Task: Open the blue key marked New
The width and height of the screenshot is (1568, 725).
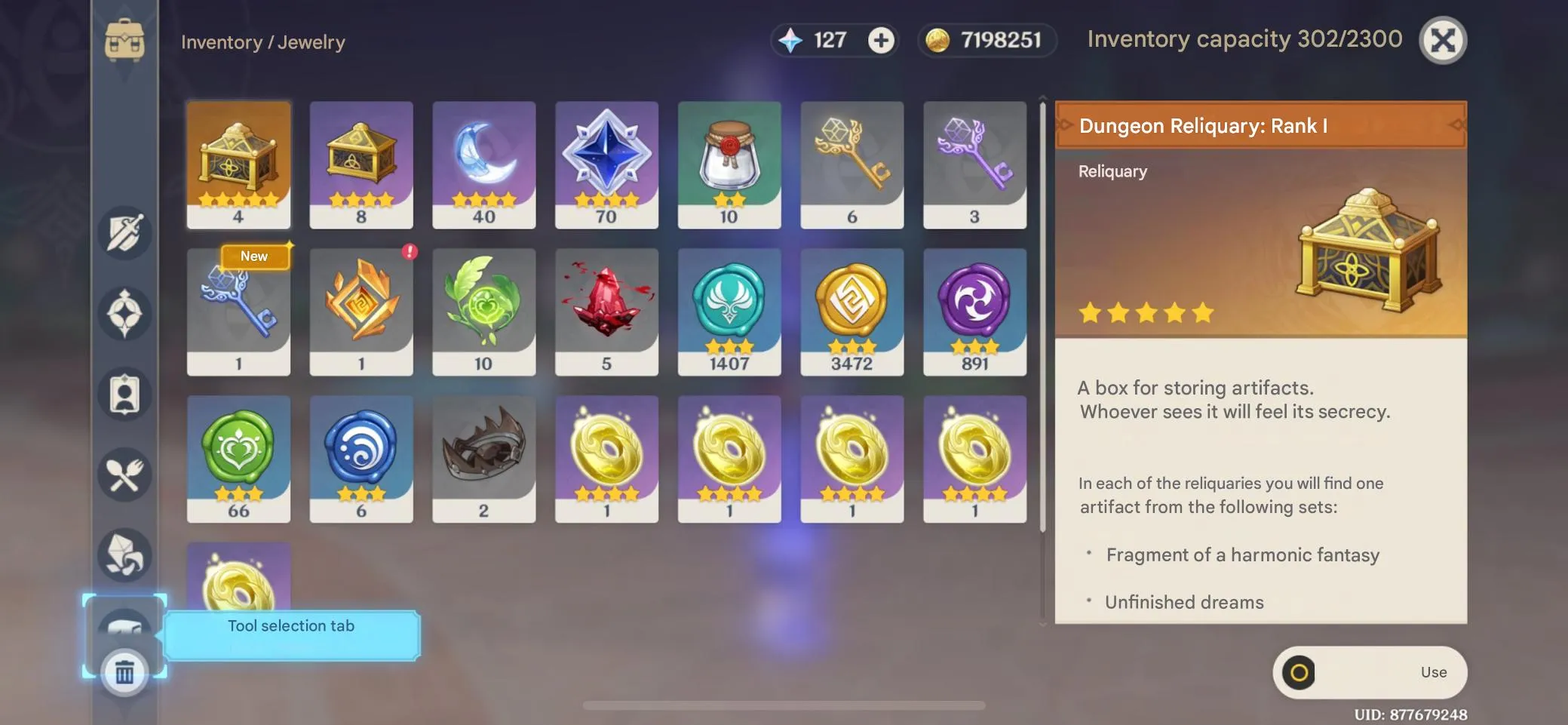Action: coord(238,312)
